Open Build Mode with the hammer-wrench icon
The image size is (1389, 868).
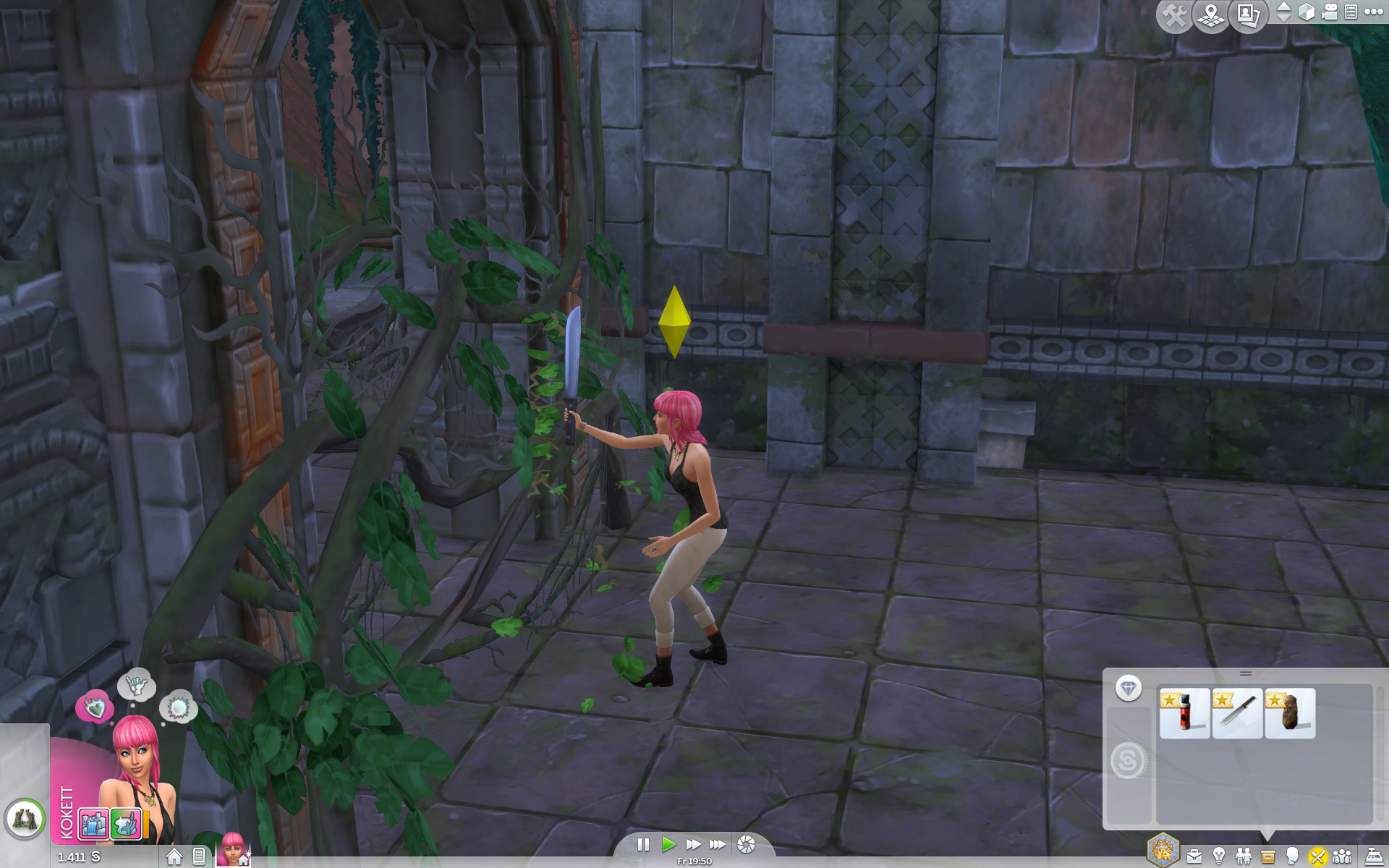pyautogui.click(x=1174, y=16)
